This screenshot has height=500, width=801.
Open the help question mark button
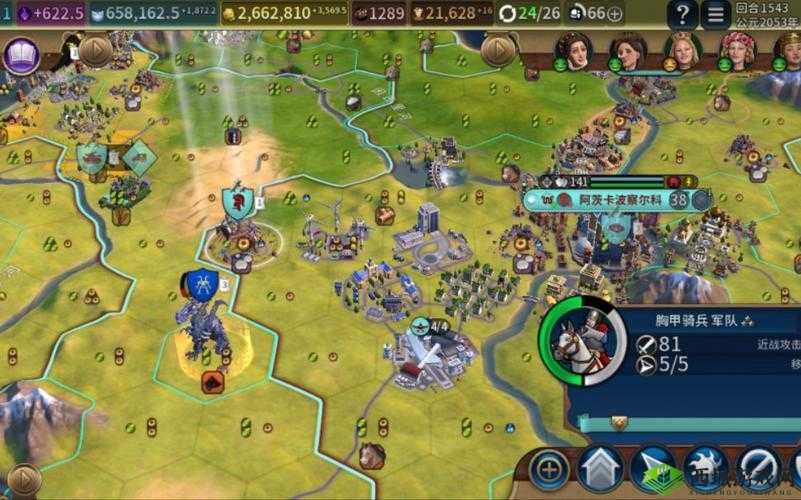click(x=682, y=14)
